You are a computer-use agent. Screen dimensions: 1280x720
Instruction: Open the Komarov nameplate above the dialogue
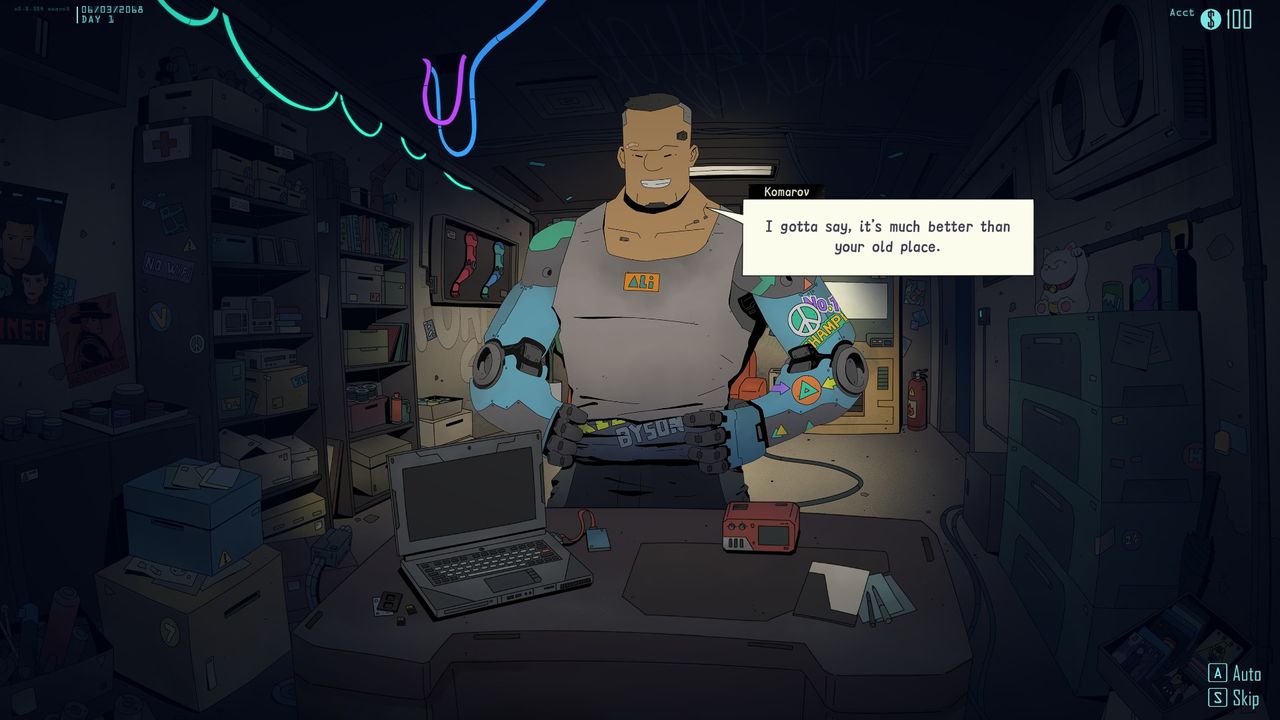[x=786, y=191]
